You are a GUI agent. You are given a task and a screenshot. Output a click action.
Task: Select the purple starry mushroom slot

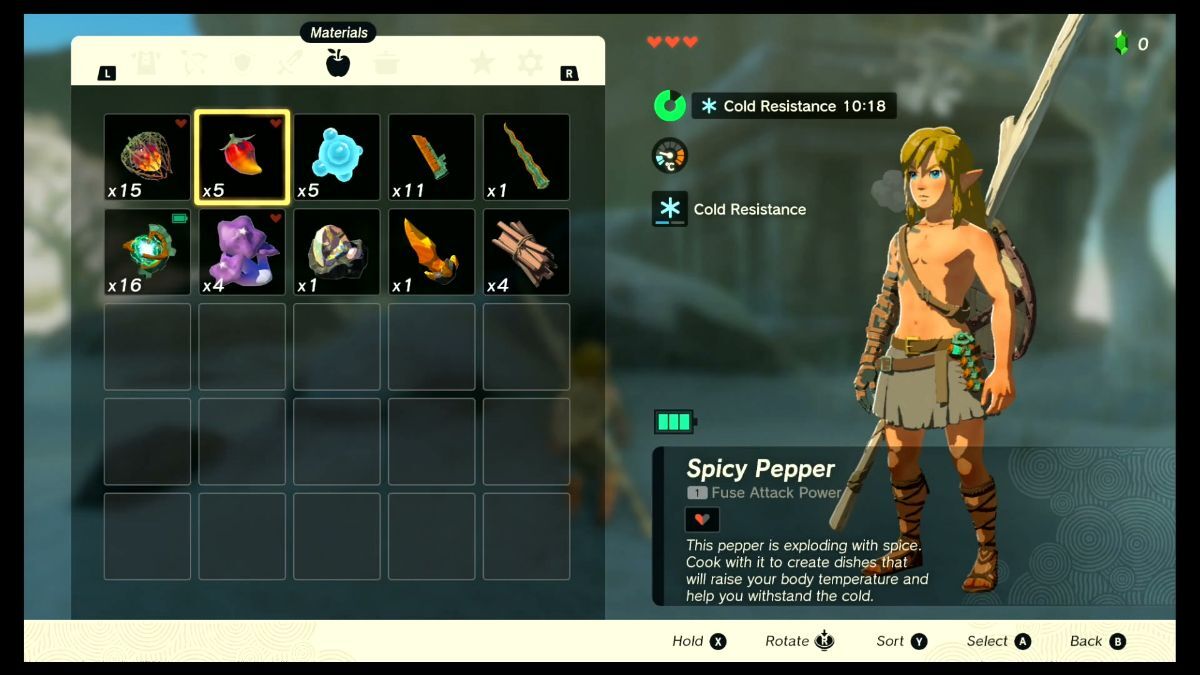[x=242, y=252]
